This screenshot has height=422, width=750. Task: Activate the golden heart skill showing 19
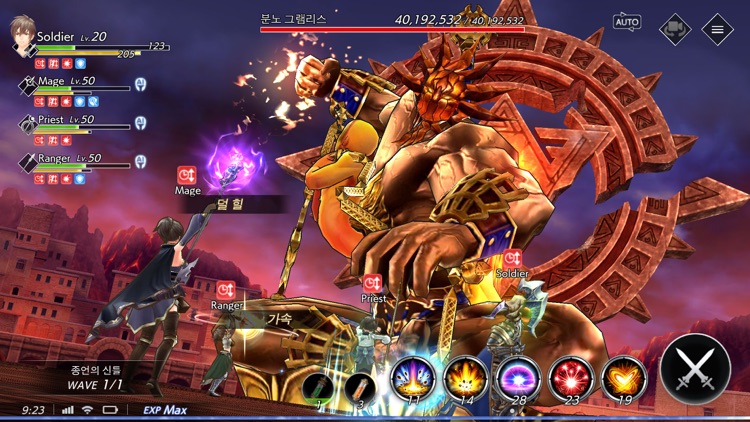[x=624, y=380]
